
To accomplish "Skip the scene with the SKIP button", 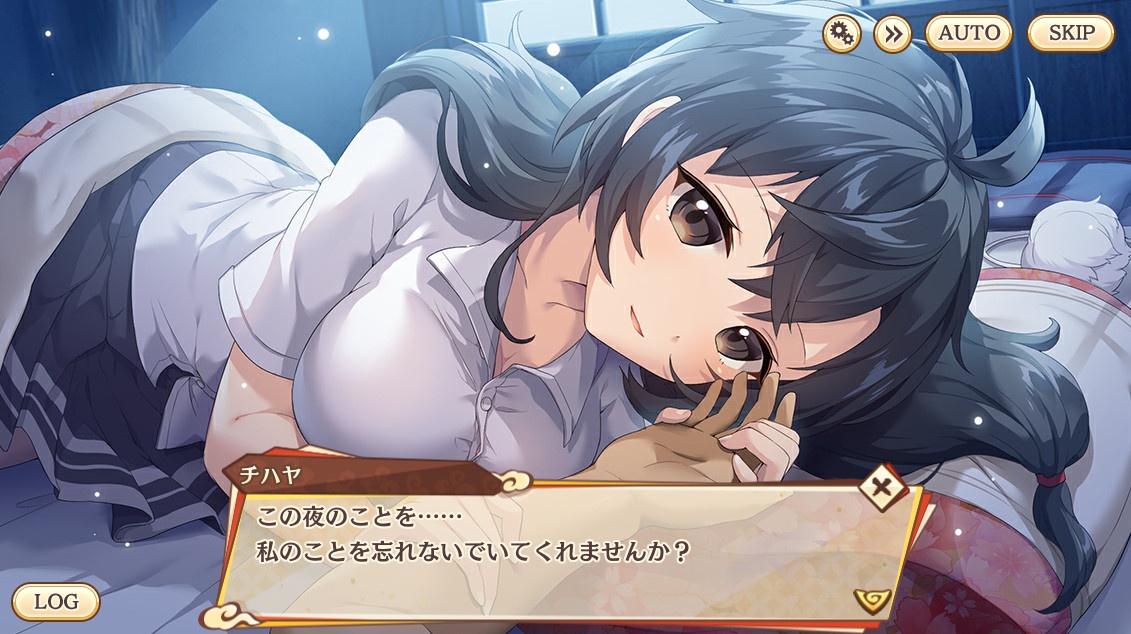I will (1070, 33).
